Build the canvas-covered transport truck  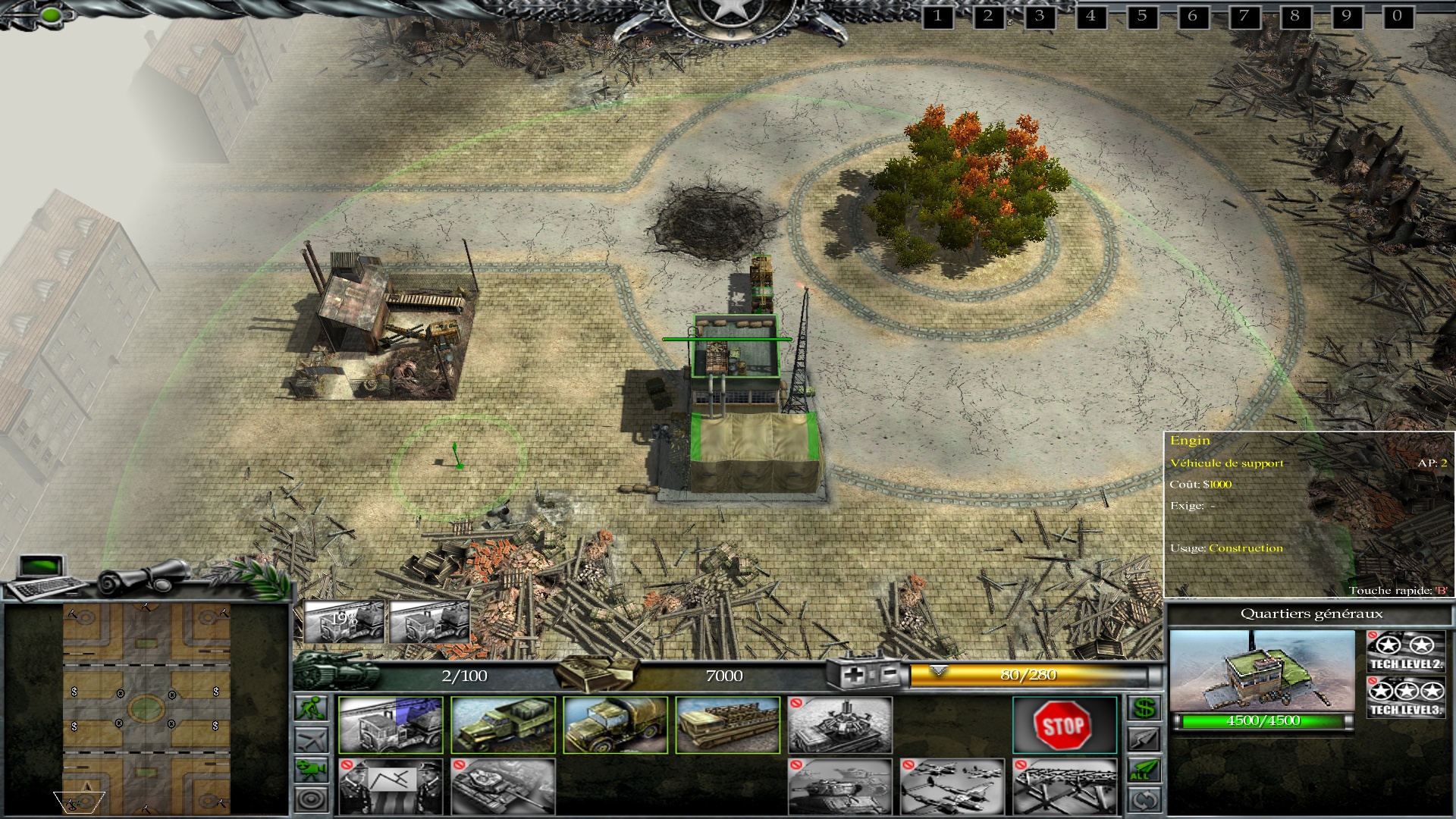click(x=615, y=726)
